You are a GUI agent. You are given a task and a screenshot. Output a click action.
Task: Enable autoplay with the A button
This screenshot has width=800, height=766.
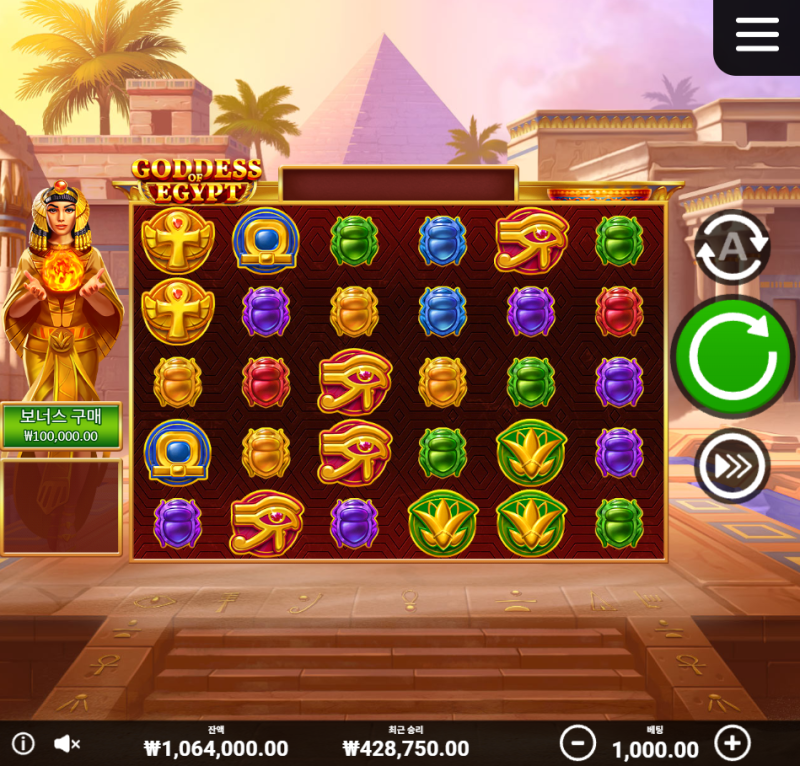732,246
